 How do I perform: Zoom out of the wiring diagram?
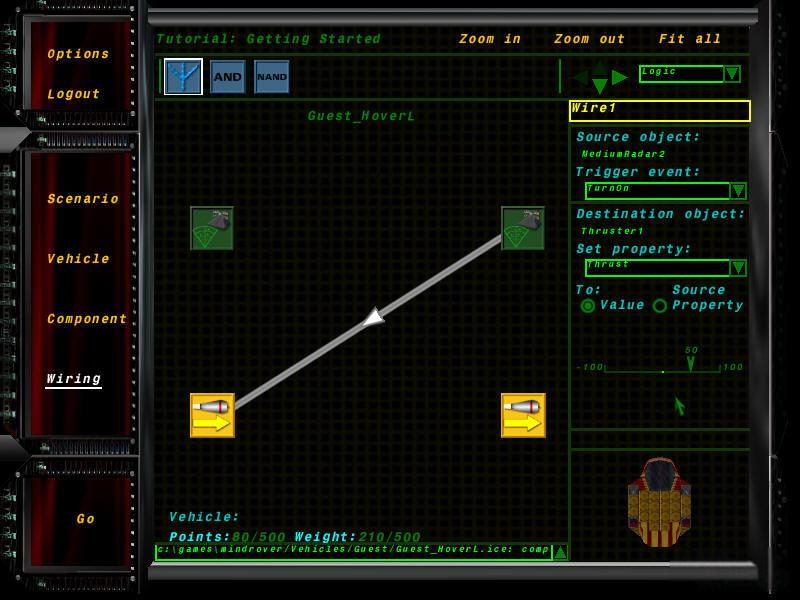pyautogui.click(x=589, y=39)
